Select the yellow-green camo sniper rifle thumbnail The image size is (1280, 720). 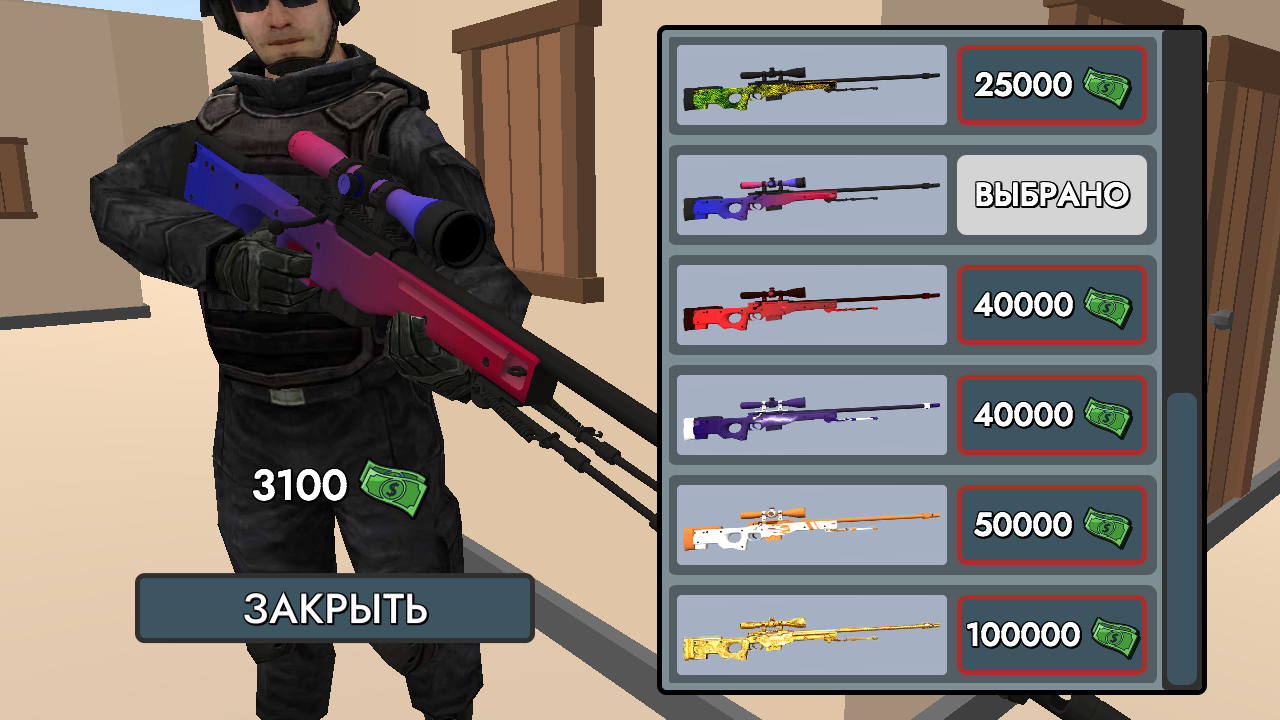810,85
